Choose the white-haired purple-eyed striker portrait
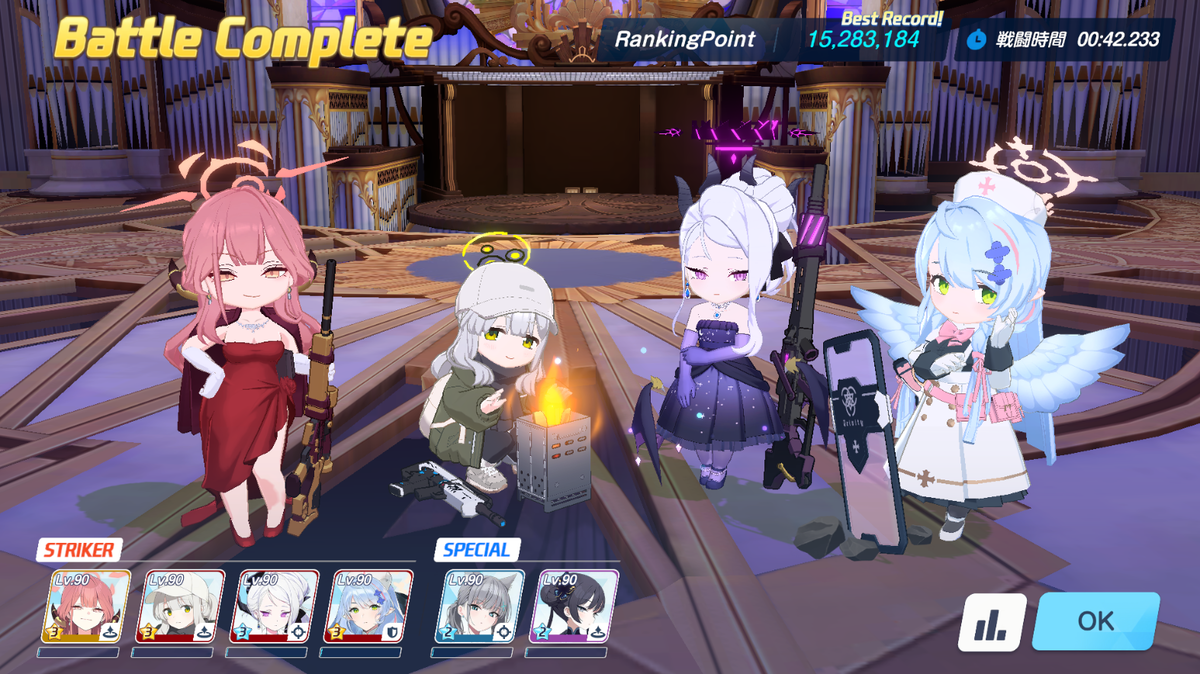1200x674 pixels. click(x=274, y=606)
